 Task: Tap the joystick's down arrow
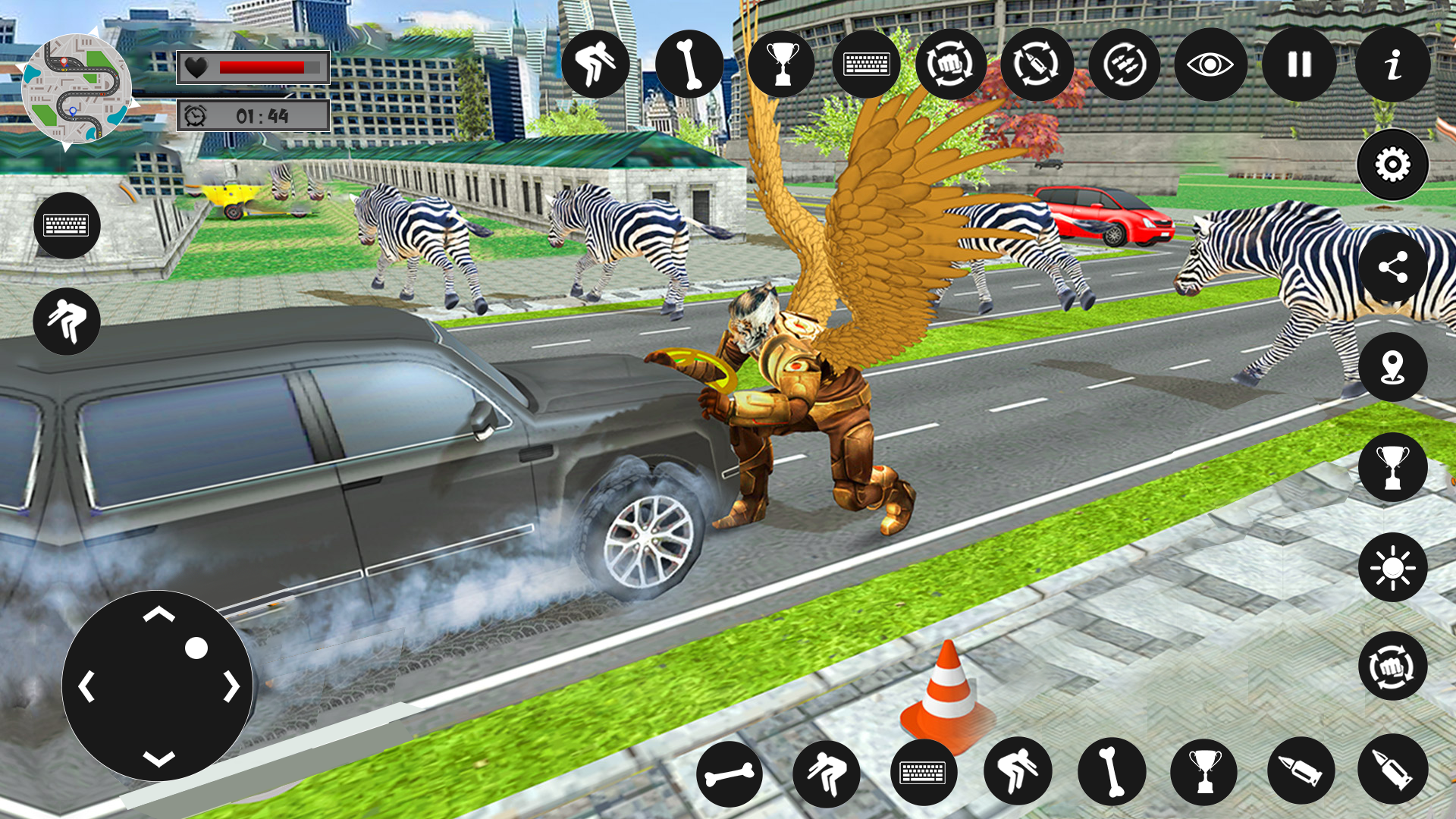(x=158, y=758)
